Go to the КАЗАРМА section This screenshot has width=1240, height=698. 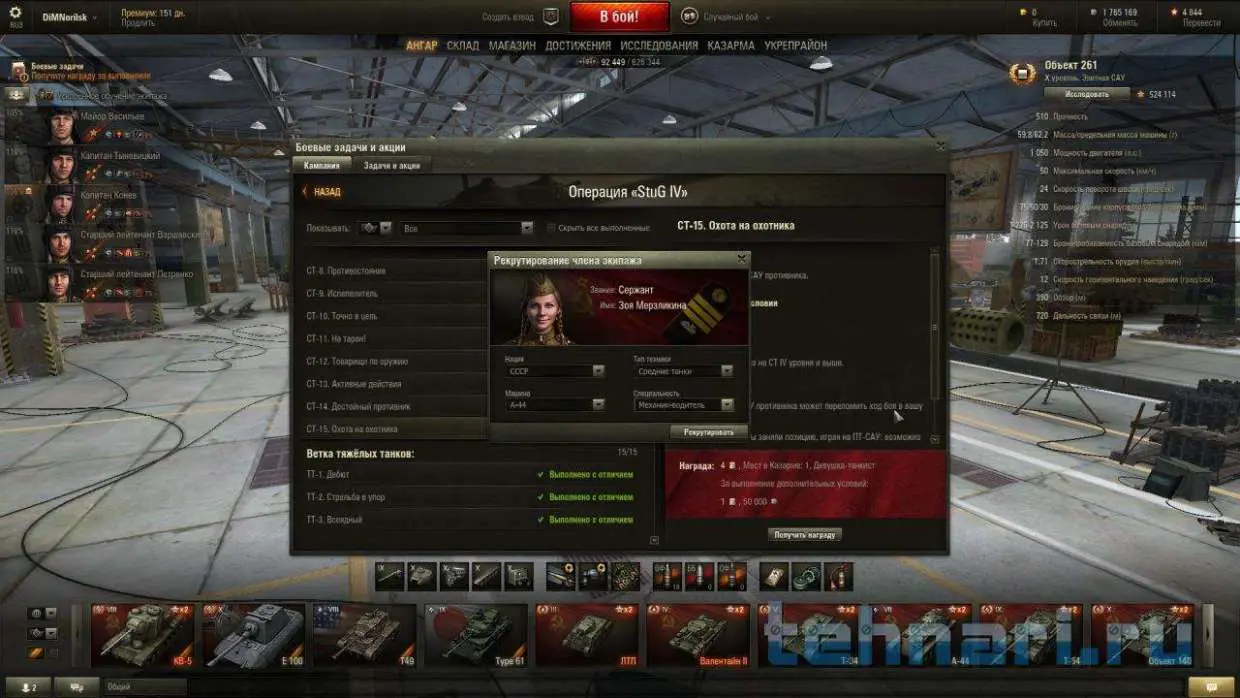(x=730, y=45)
